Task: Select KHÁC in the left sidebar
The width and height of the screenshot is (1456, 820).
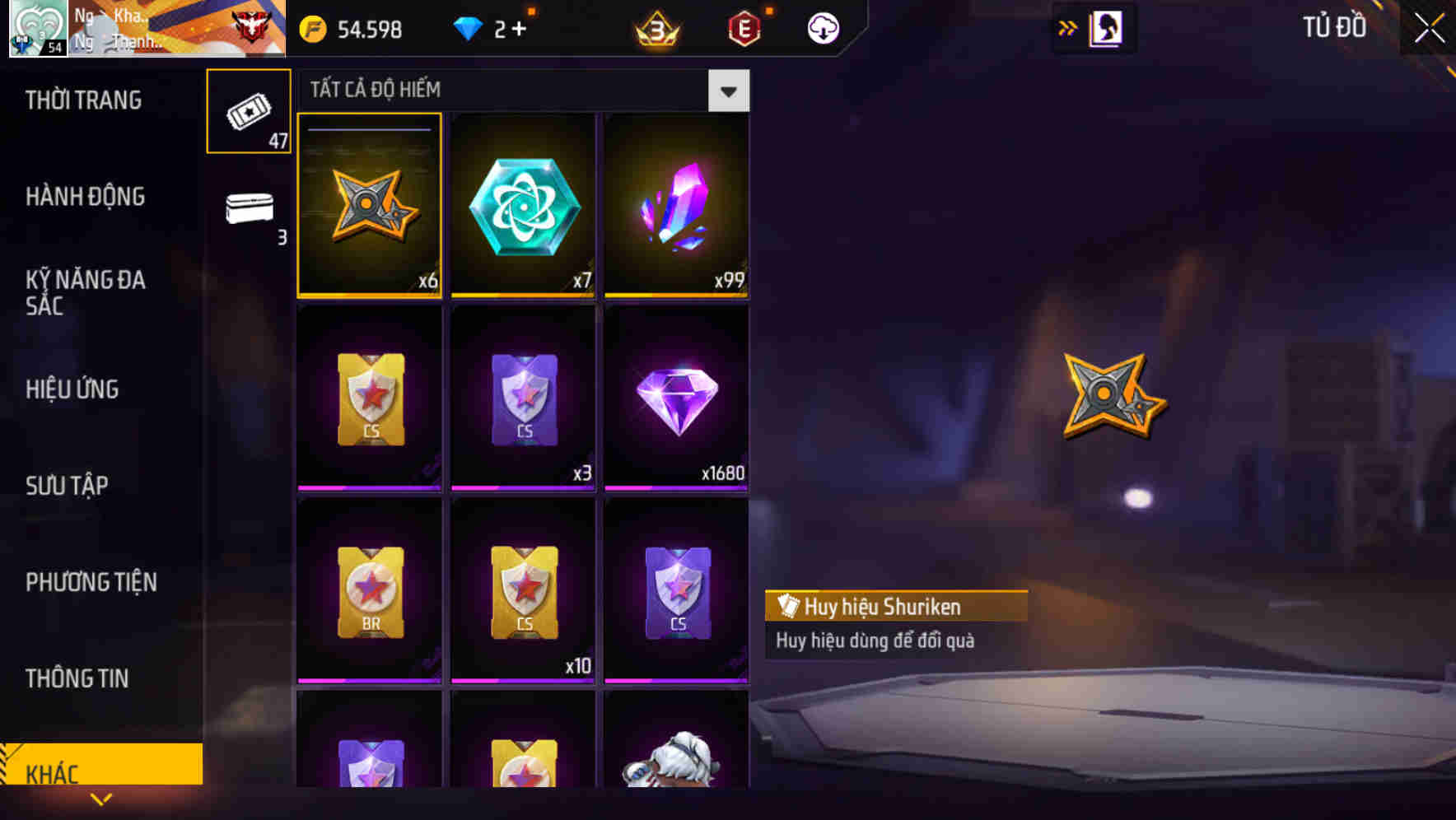Action: pyautogui.click(x=101, y=772)
